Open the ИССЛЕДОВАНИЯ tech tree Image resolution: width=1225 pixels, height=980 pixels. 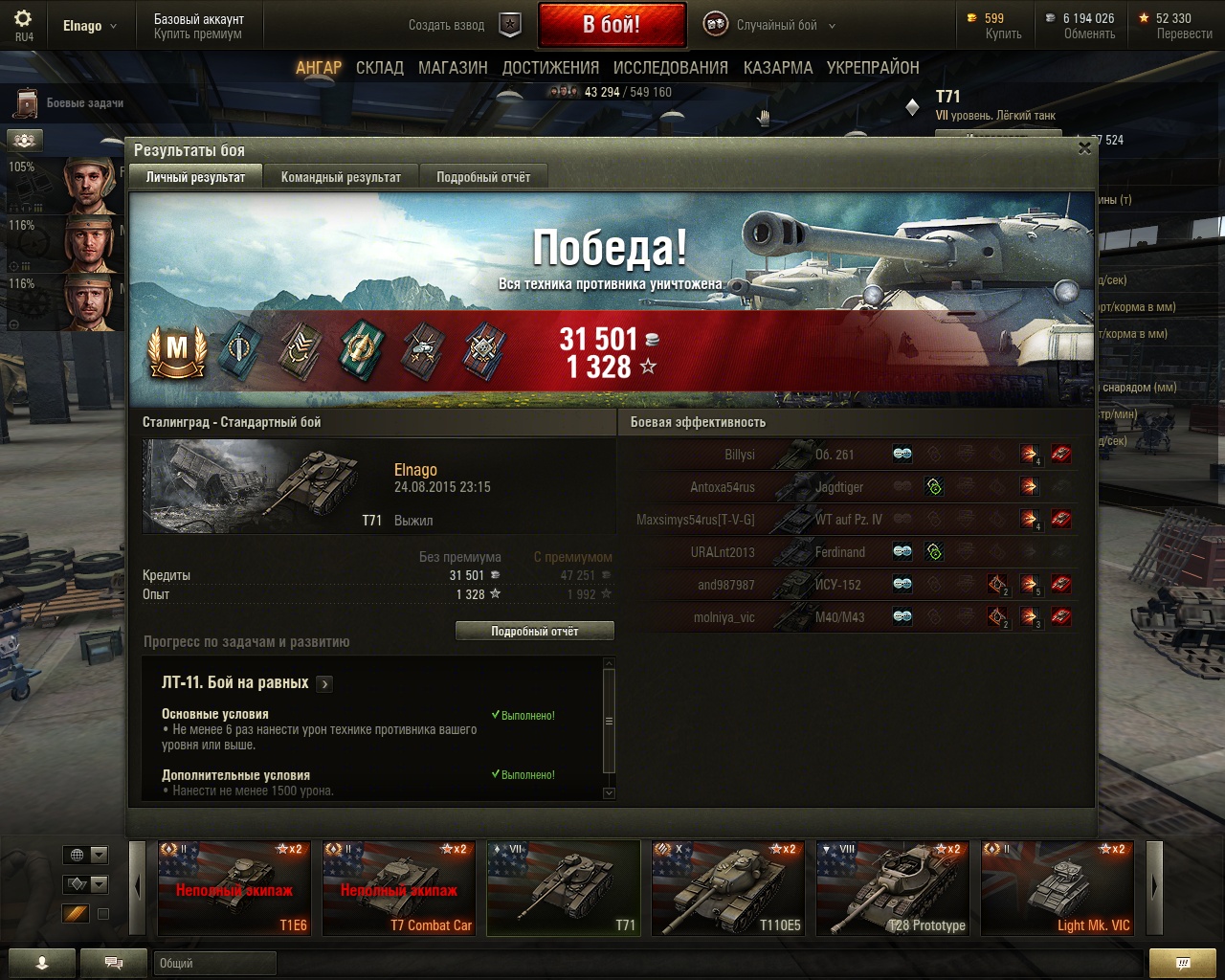click(x=670, y=68)
